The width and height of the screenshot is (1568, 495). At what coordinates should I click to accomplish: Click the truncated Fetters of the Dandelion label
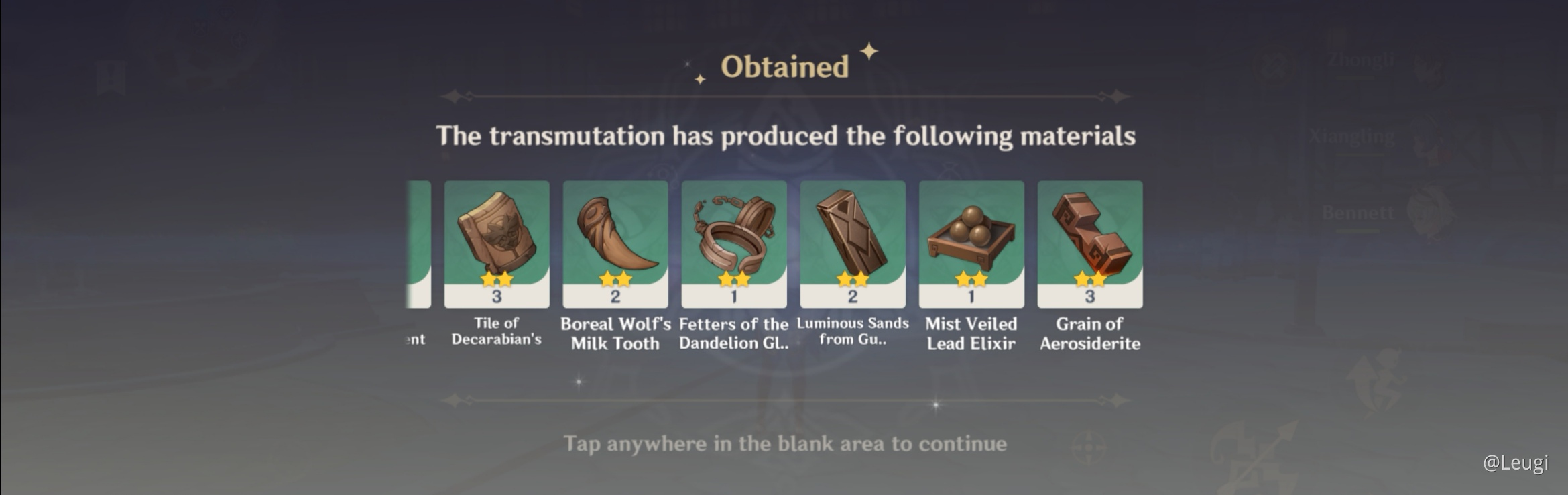point(733,333)
